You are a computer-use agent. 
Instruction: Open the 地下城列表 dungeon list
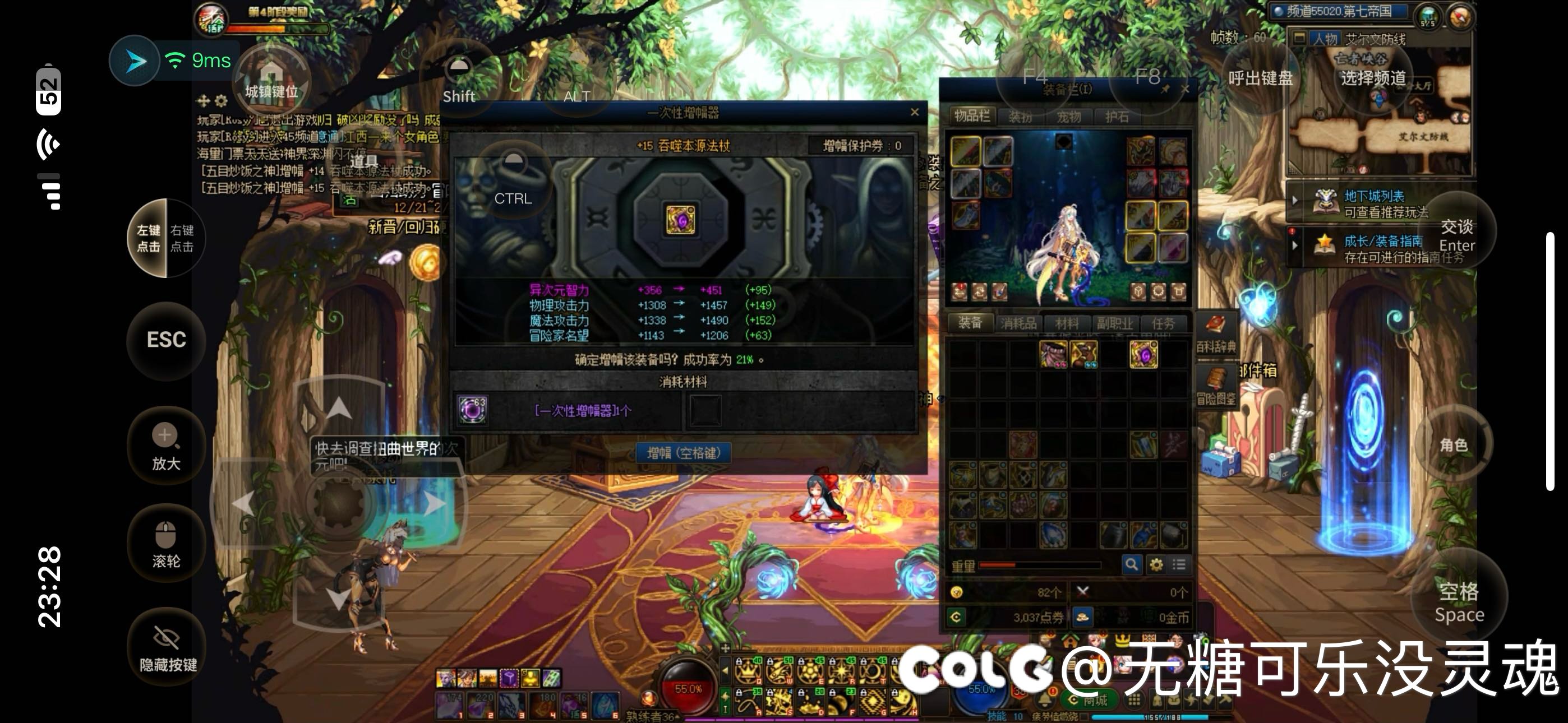(x=1374, y=196)
